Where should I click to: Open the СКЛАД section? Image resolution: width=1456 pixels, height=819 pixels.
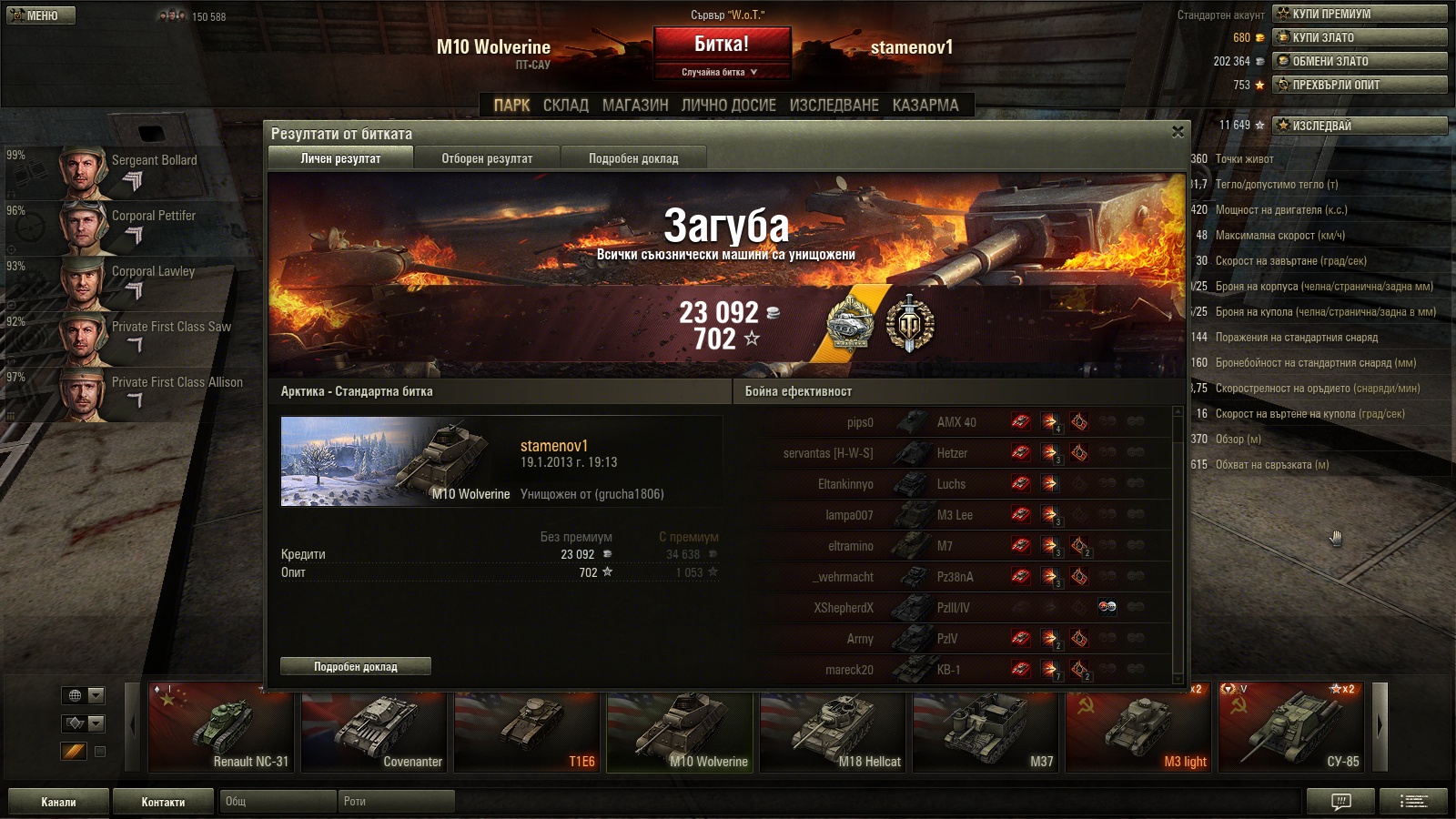coord(566,106)
